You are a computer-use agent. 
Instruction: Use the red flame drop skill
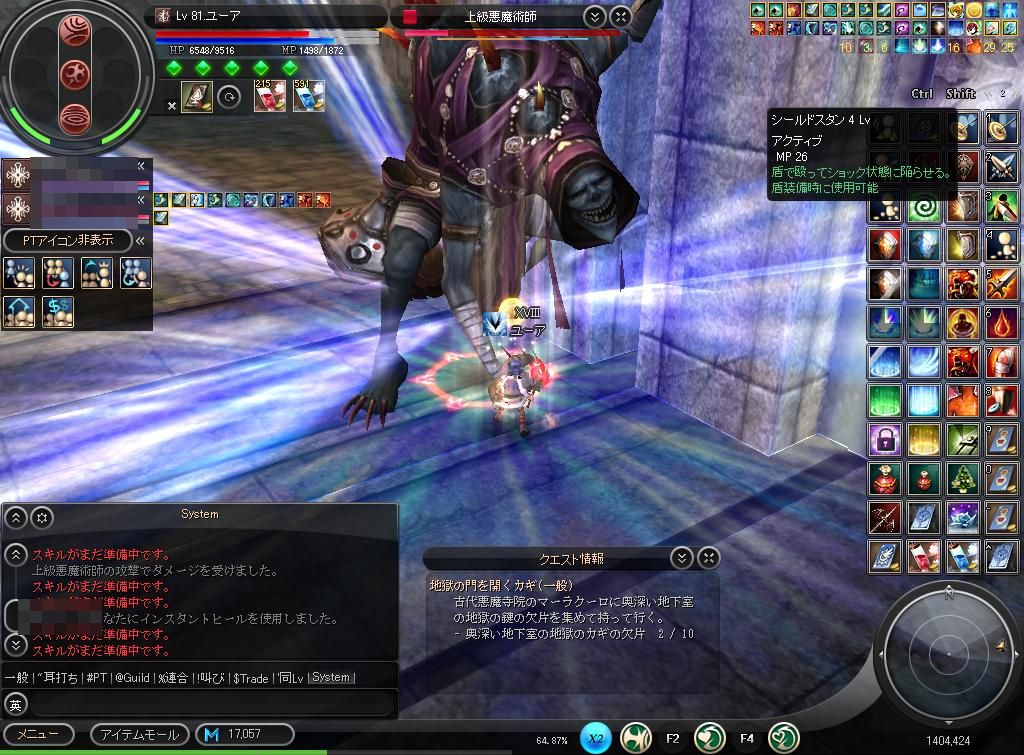(1003, 324)
